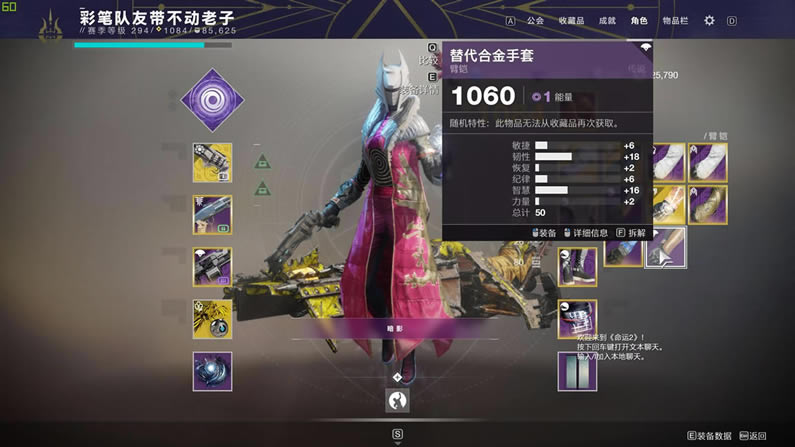Open the 公会 clan tab
The image size is (795, 447).
[536, 20]
